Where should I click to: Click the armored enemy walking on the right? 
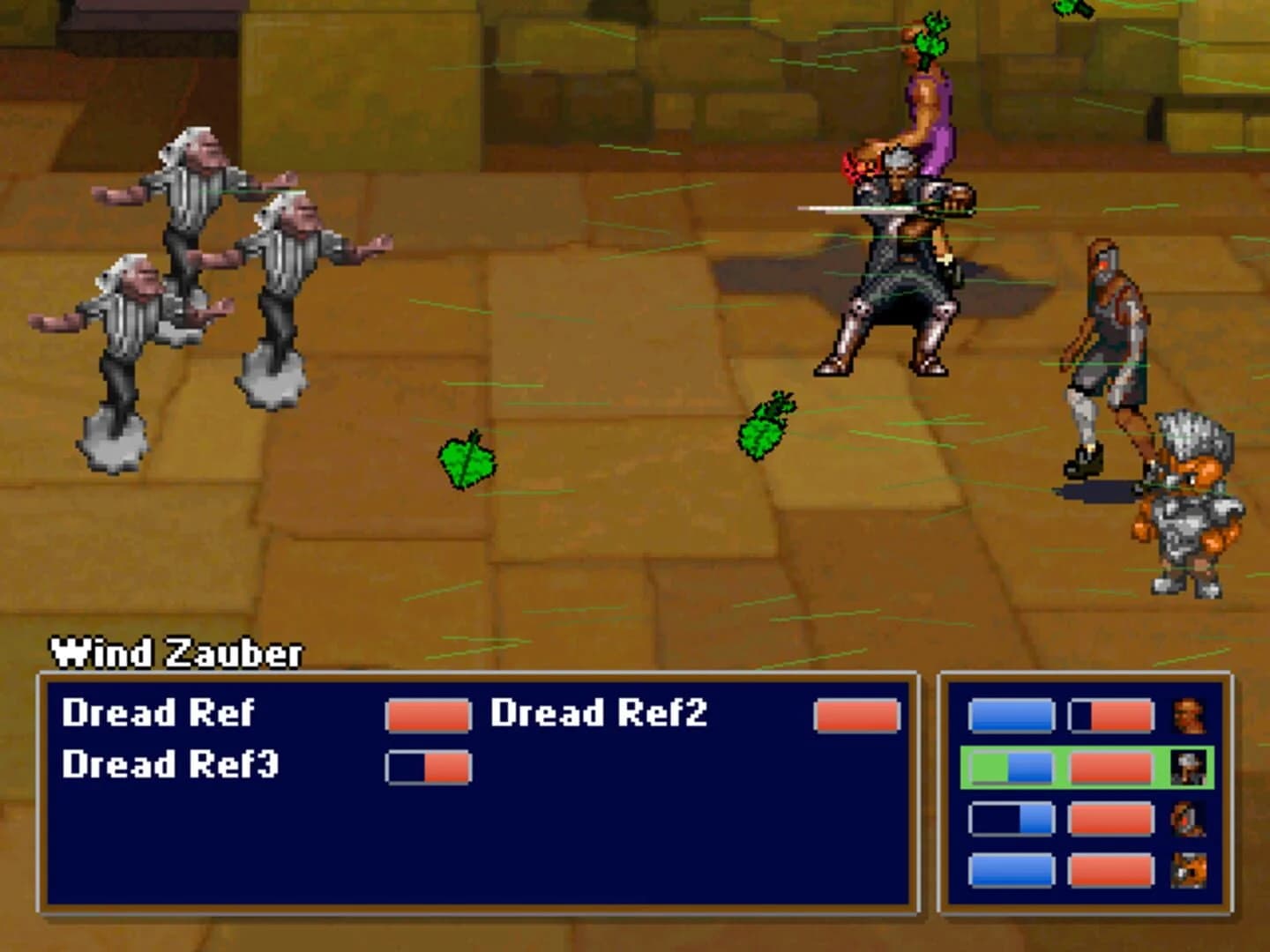pyautogui.click(x=1109, y=335)
